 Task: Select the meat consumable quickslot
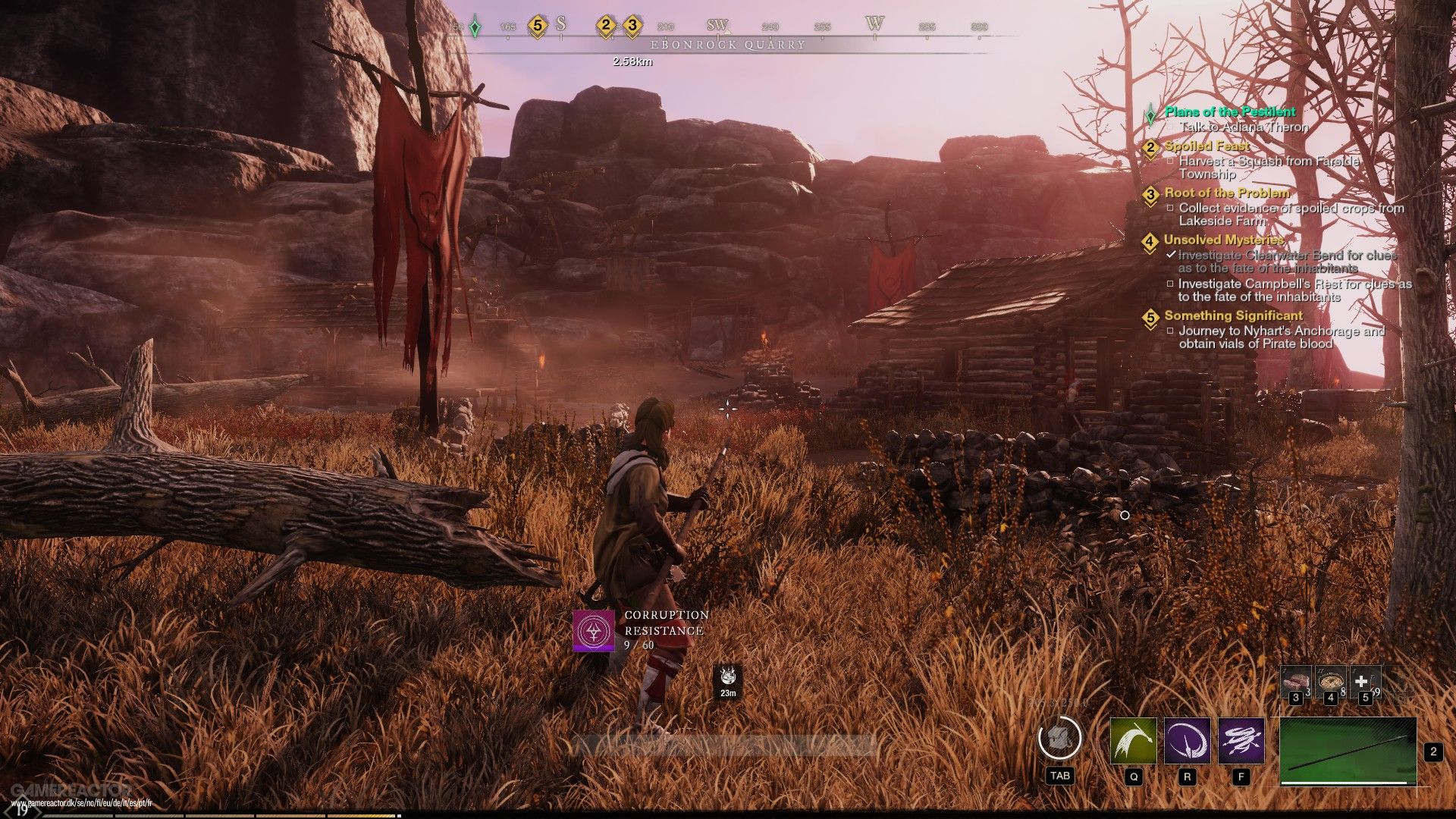[x=1295, y=680]
